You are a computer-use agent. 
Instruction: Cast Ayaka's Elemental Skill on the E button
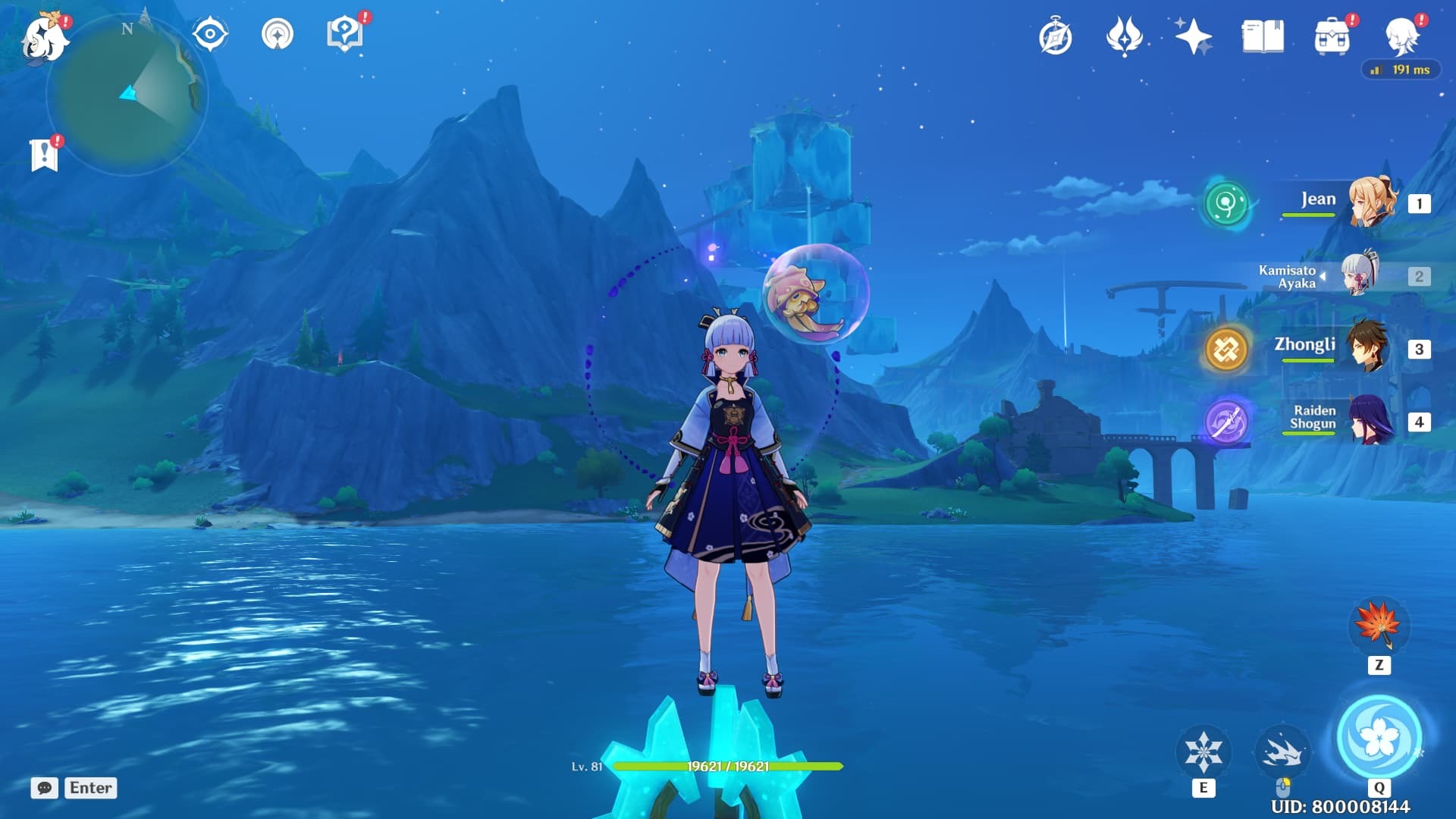(x=1204, y=751)
